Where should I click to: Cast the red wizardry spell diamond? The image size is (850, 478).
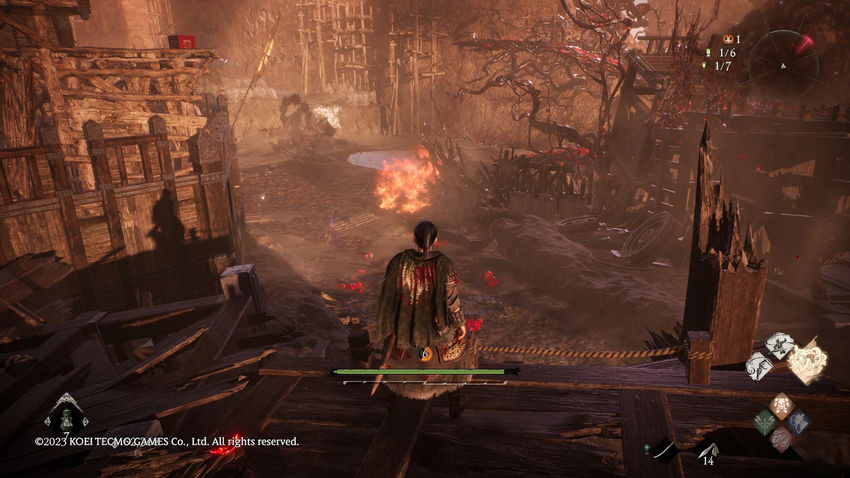782,437
